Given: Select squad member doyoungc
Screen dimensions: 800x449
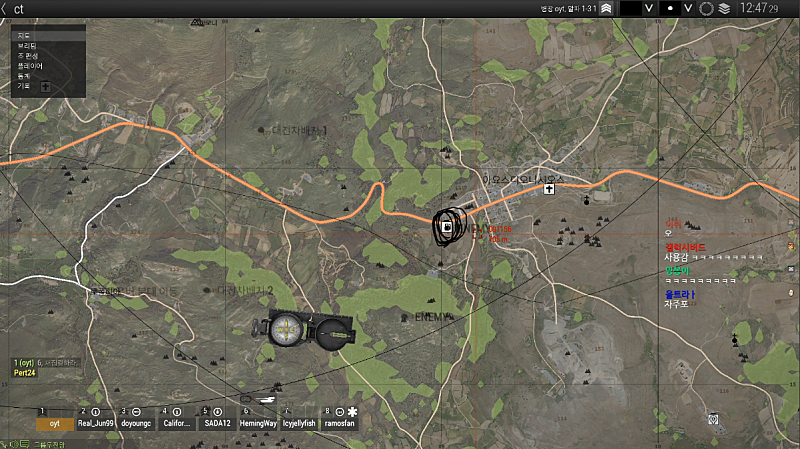Looking at the screenshot, I should coord(136,423).
